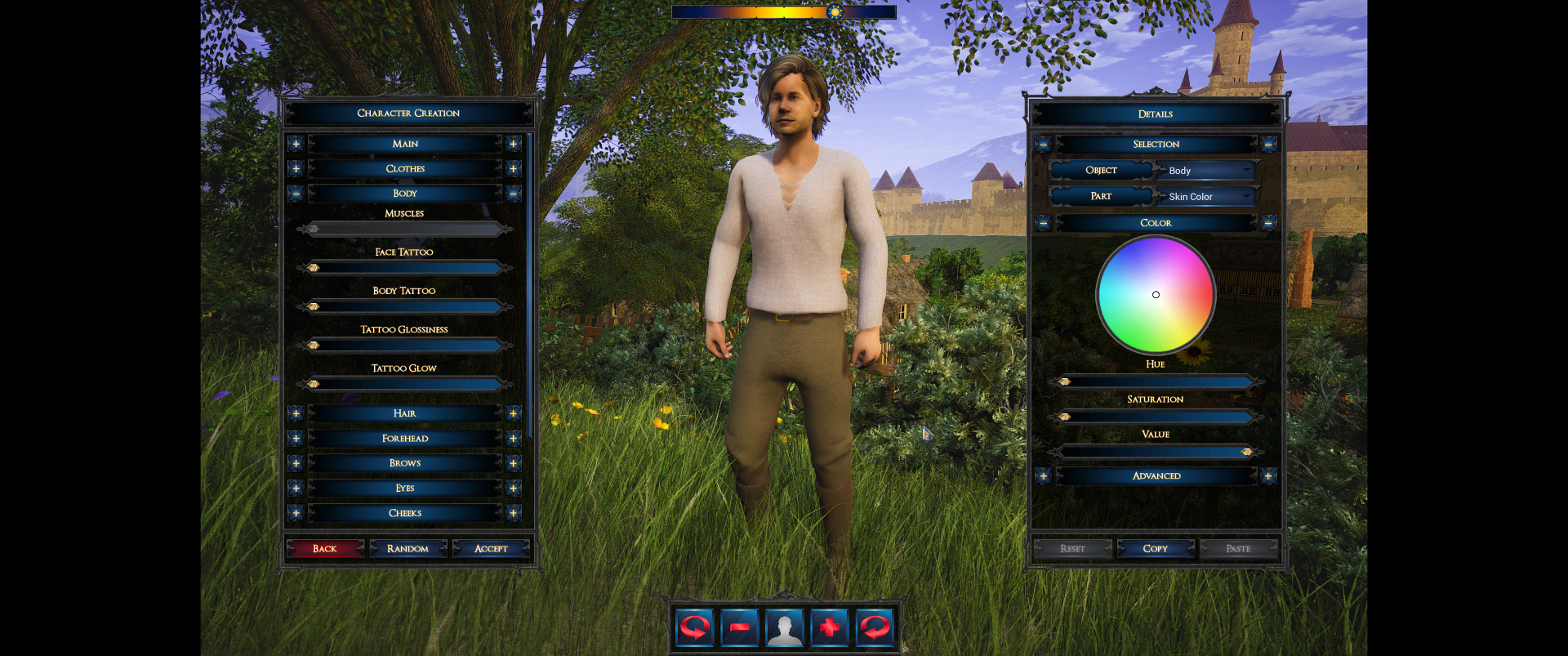1568x656 pixels.
Task: Randomize the character with Random
Action: [x=408, y=549]
